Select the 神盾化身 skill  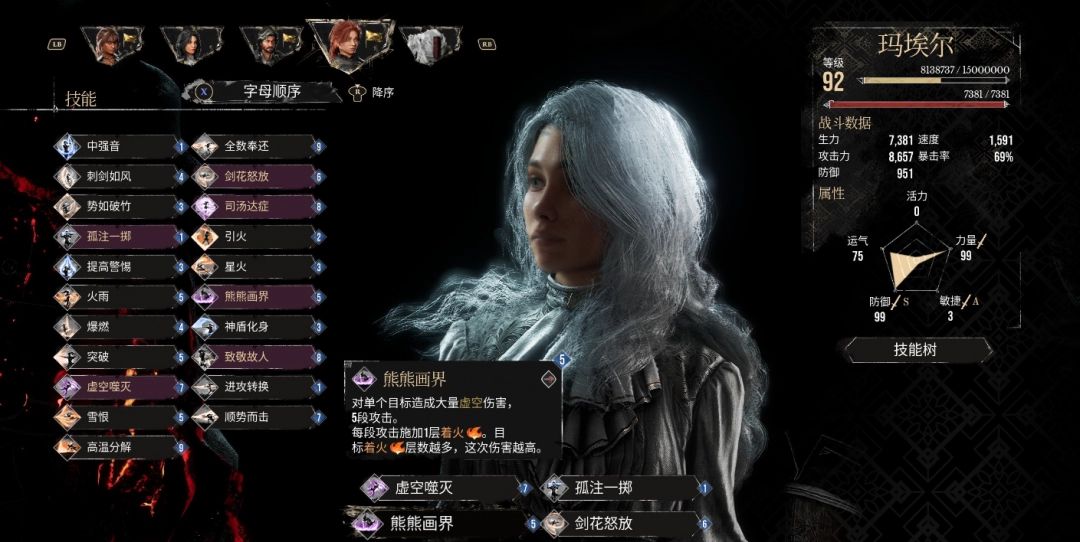click(256, 326)
